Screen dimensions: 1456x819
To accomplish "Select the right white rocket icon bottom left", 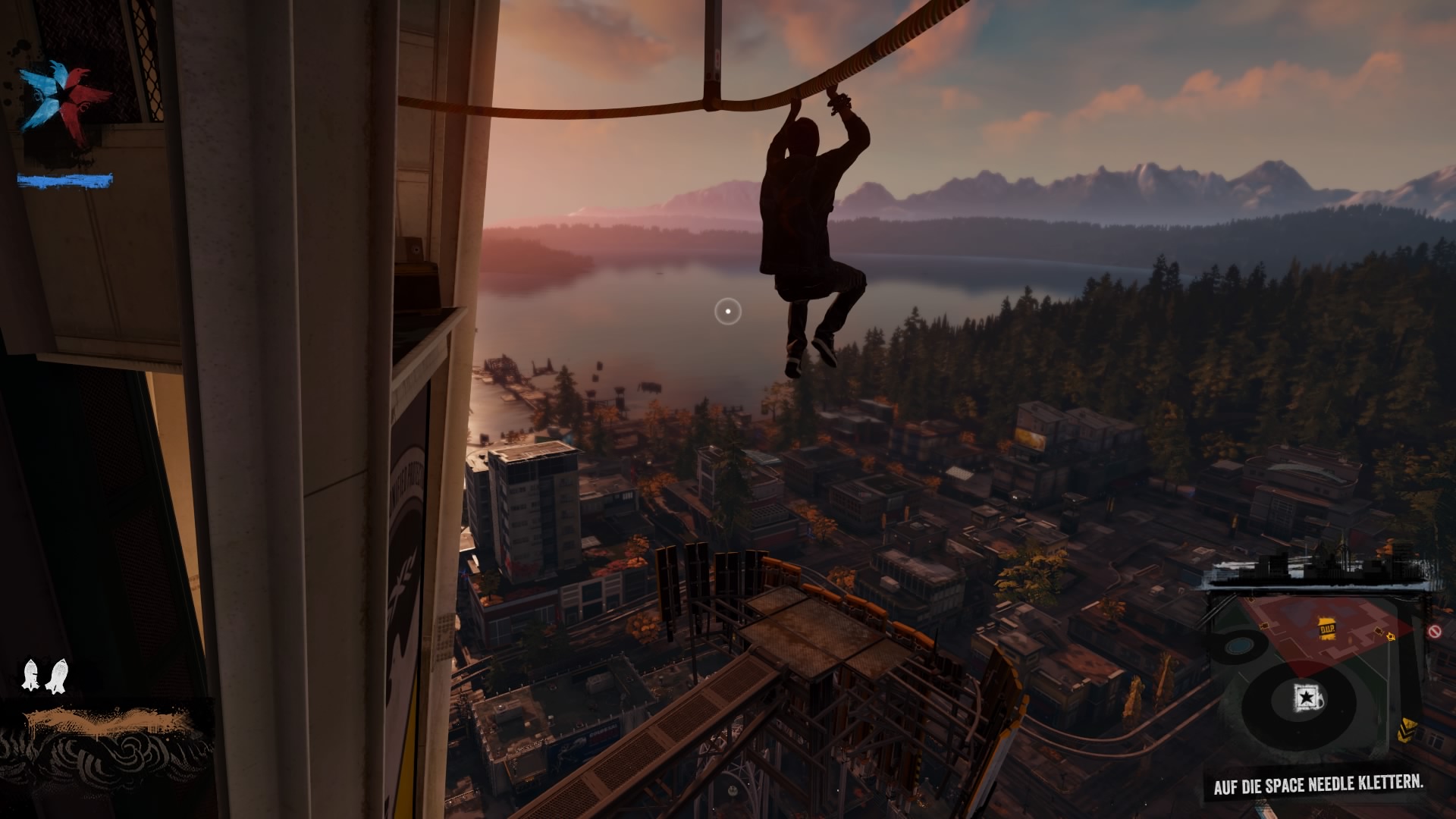I will coord(58,675).
